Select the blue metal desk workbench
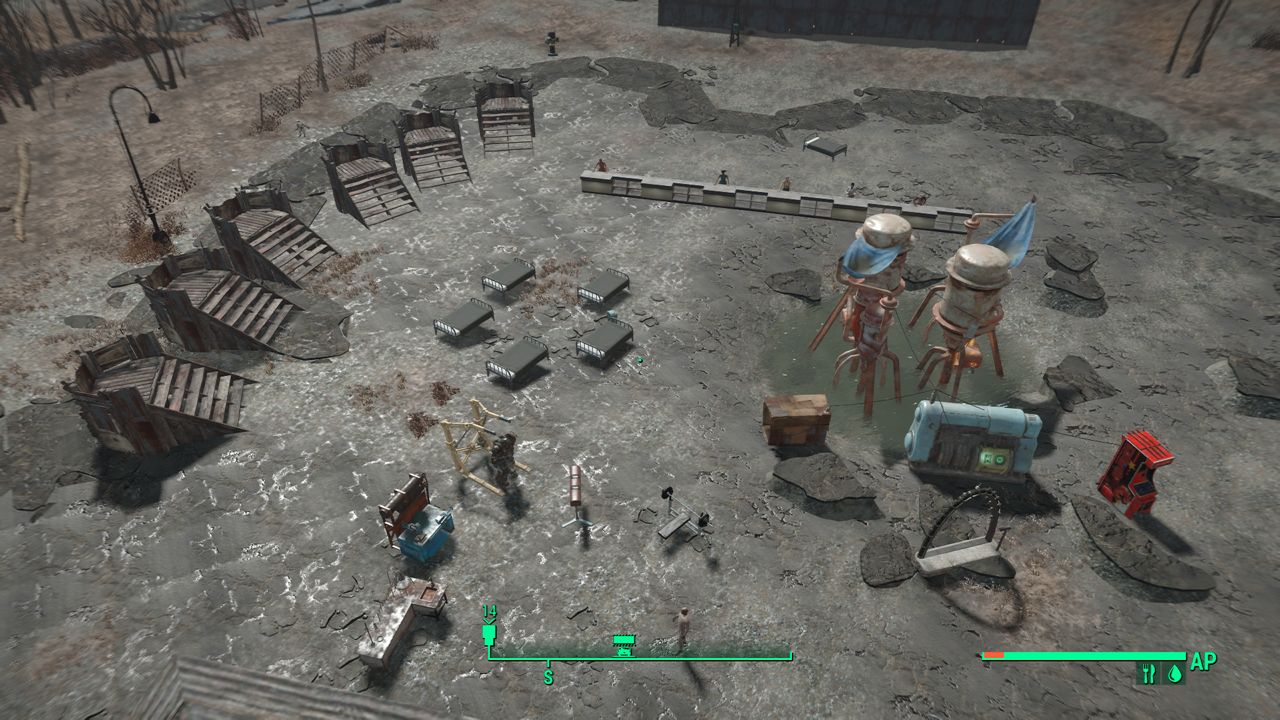 click(x=425, y=530)
